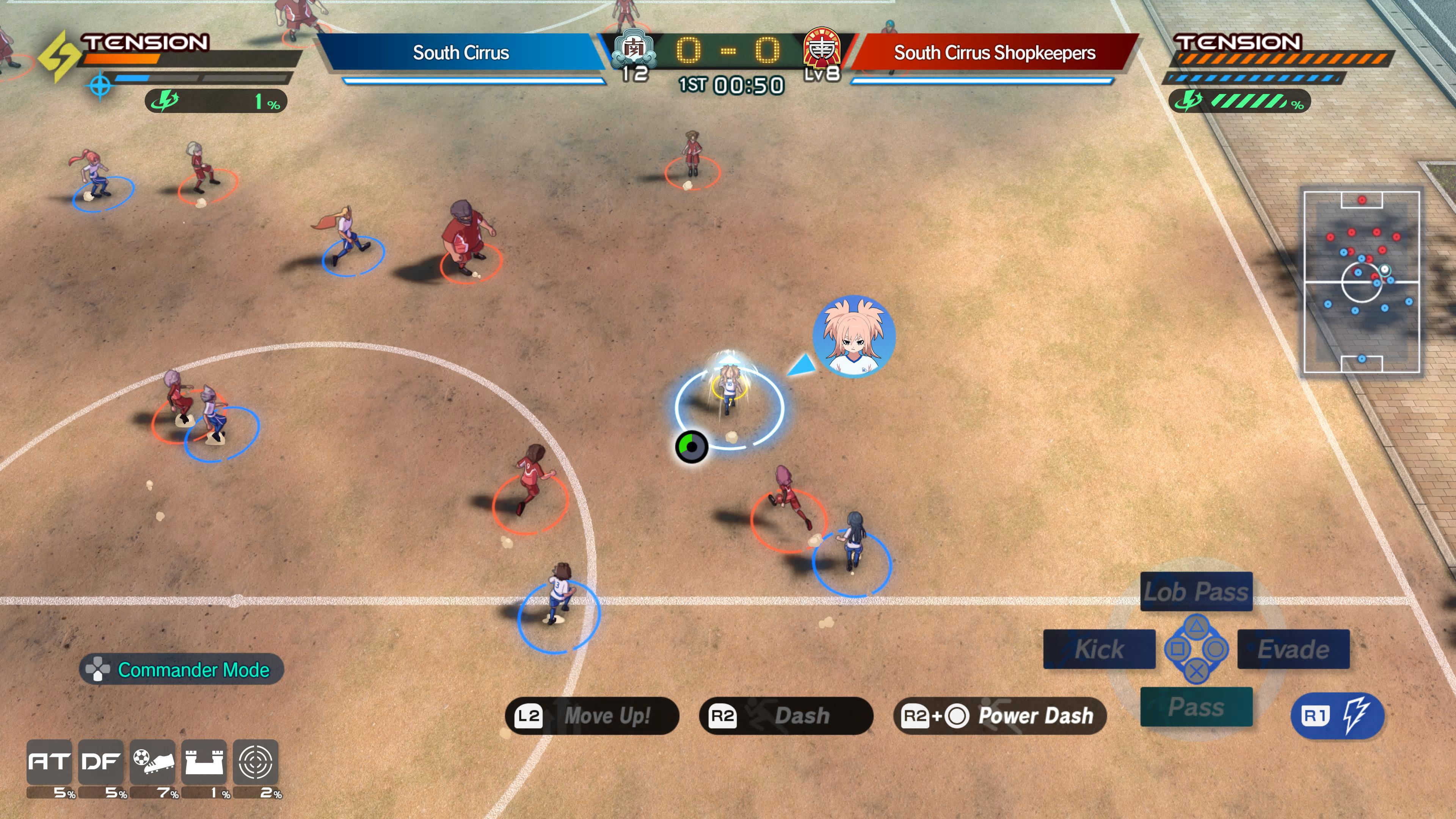Open the Lob Pass action option
1456x819 pixels.
coord(1196,592)
